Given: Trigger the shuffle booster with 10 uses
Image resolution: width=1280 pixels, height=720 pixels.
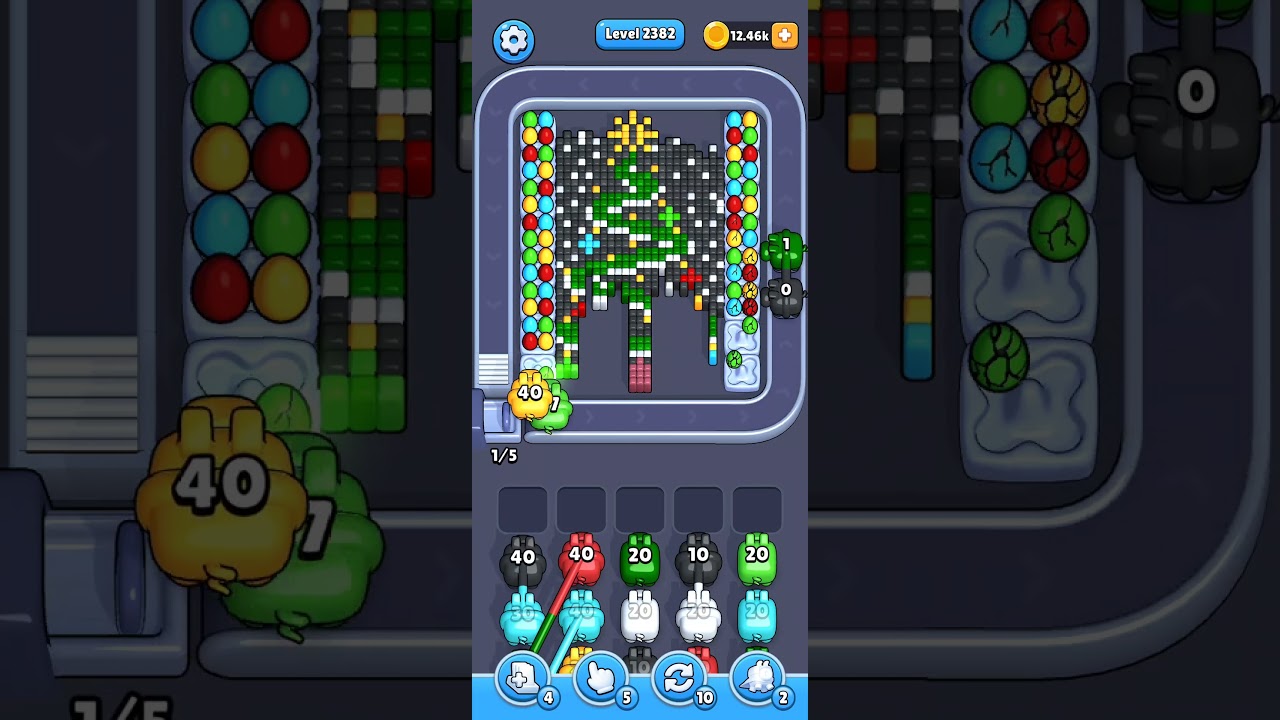Looking at the screenshot, I should coord(679,678).
